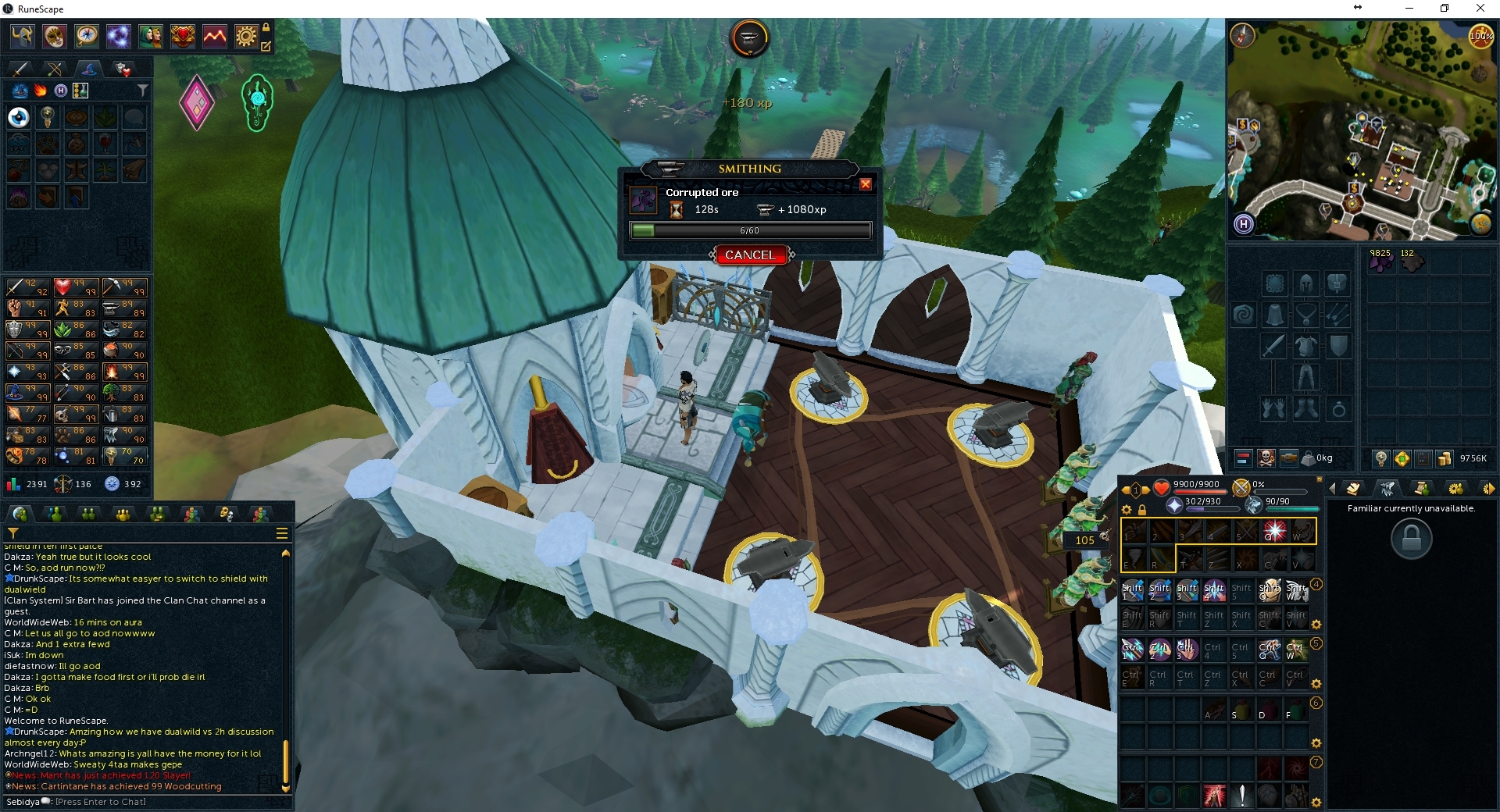
Task: Toggle edit mode with the pencil icon
Action: coord(268,47)
